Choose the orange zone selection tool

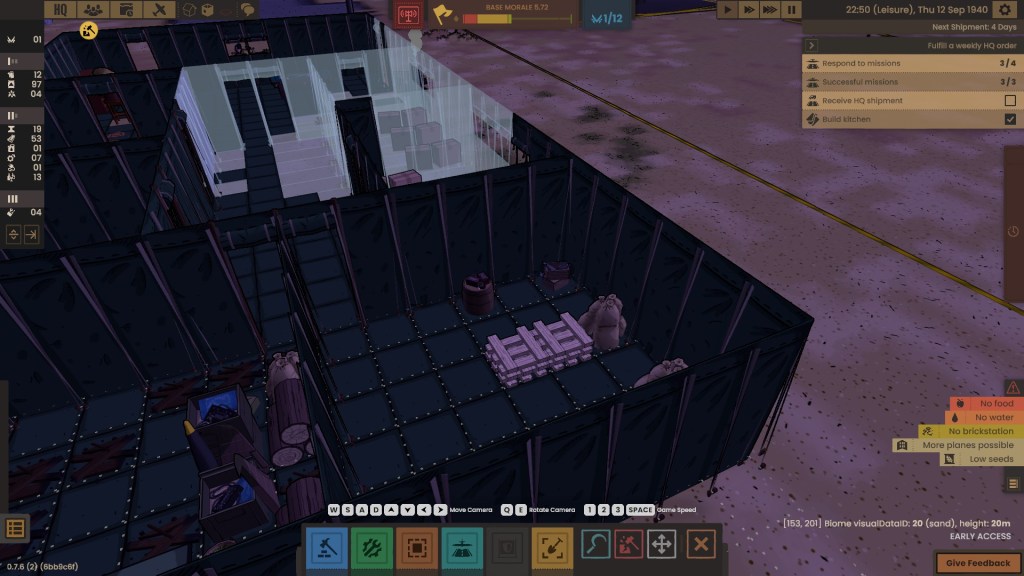415,547
